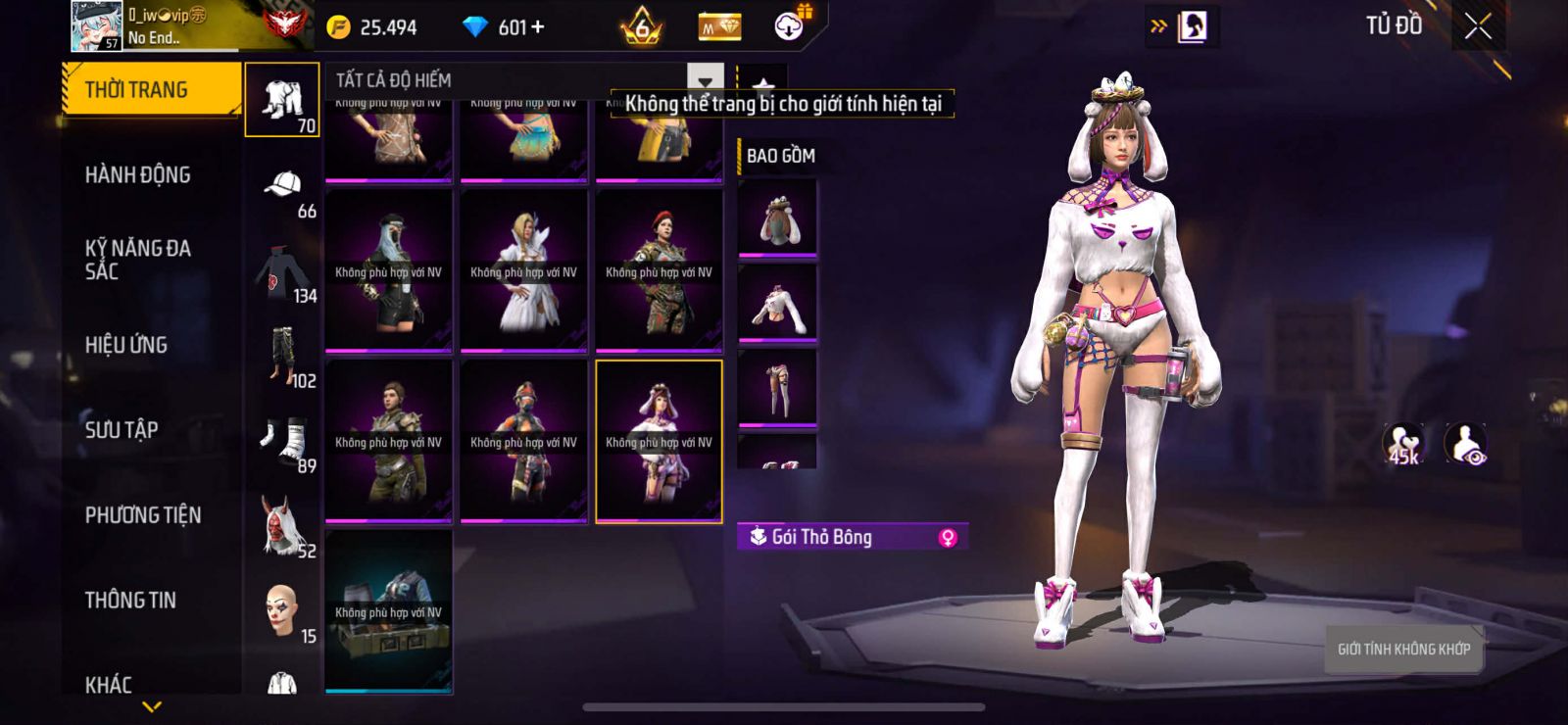The height and width of the screenshot is (725, 1568).
Task: Open the HIỆU ỨNG category
Action: coord(126,345)
